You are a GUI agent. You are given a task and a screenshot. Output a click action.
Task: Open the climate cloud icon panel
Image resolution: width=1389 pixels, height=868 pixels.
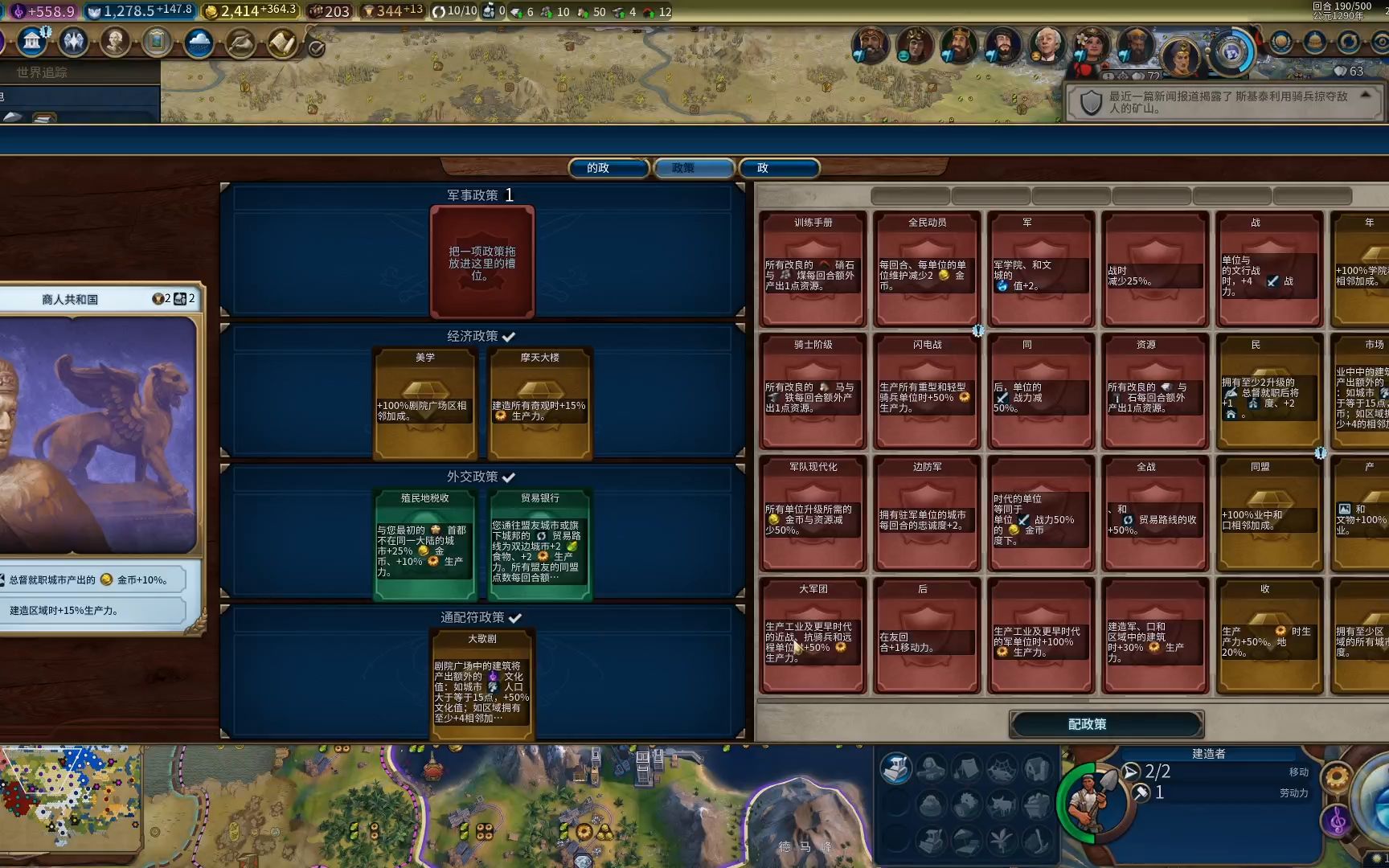click(199, 42)
